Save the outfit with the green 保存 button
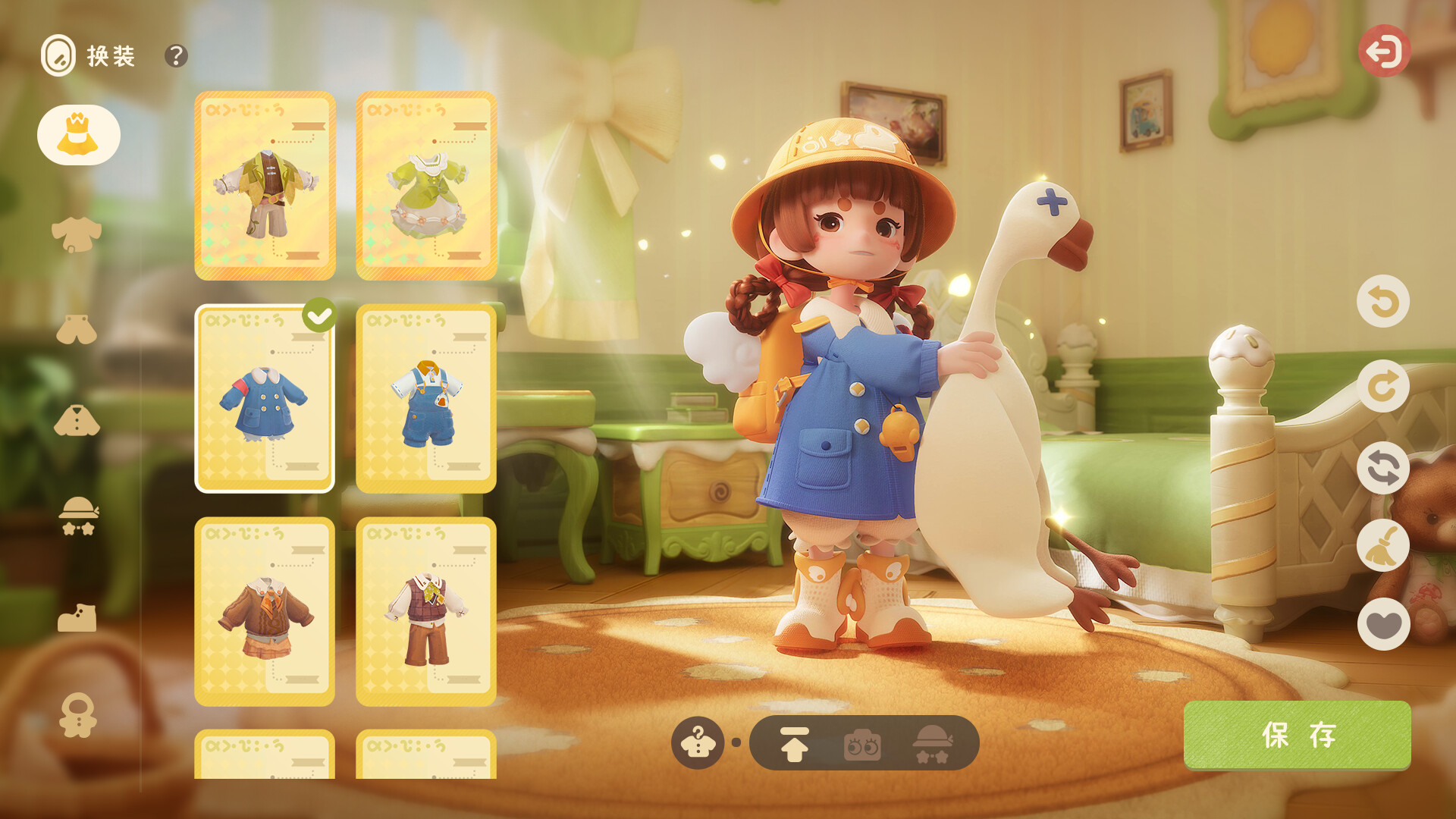Viewport: 1456px width, 819px height. (x=1297, y=735)
